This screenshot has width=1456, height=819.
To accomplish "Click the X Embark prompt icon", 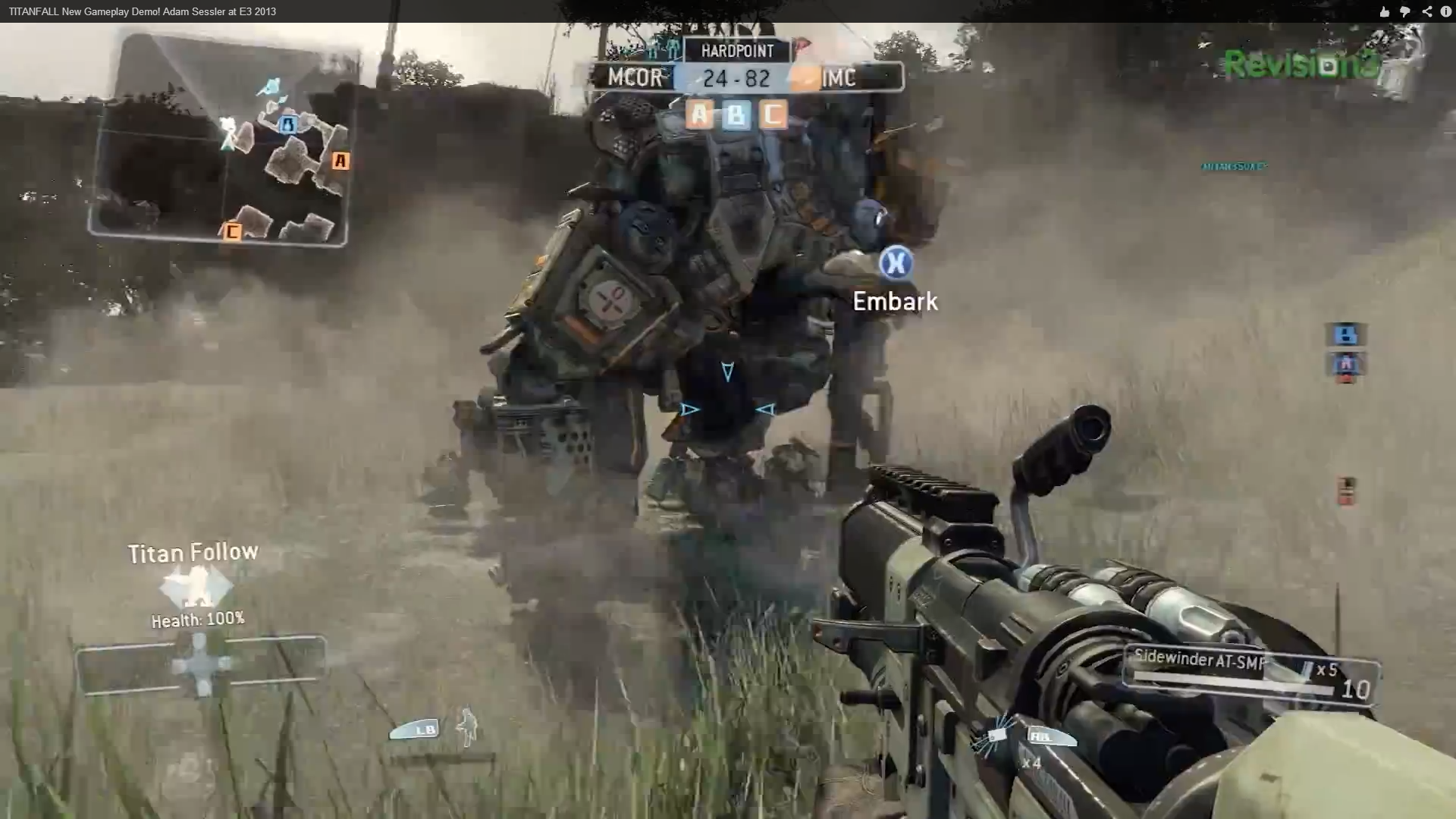I will click(x=895, y=264).
